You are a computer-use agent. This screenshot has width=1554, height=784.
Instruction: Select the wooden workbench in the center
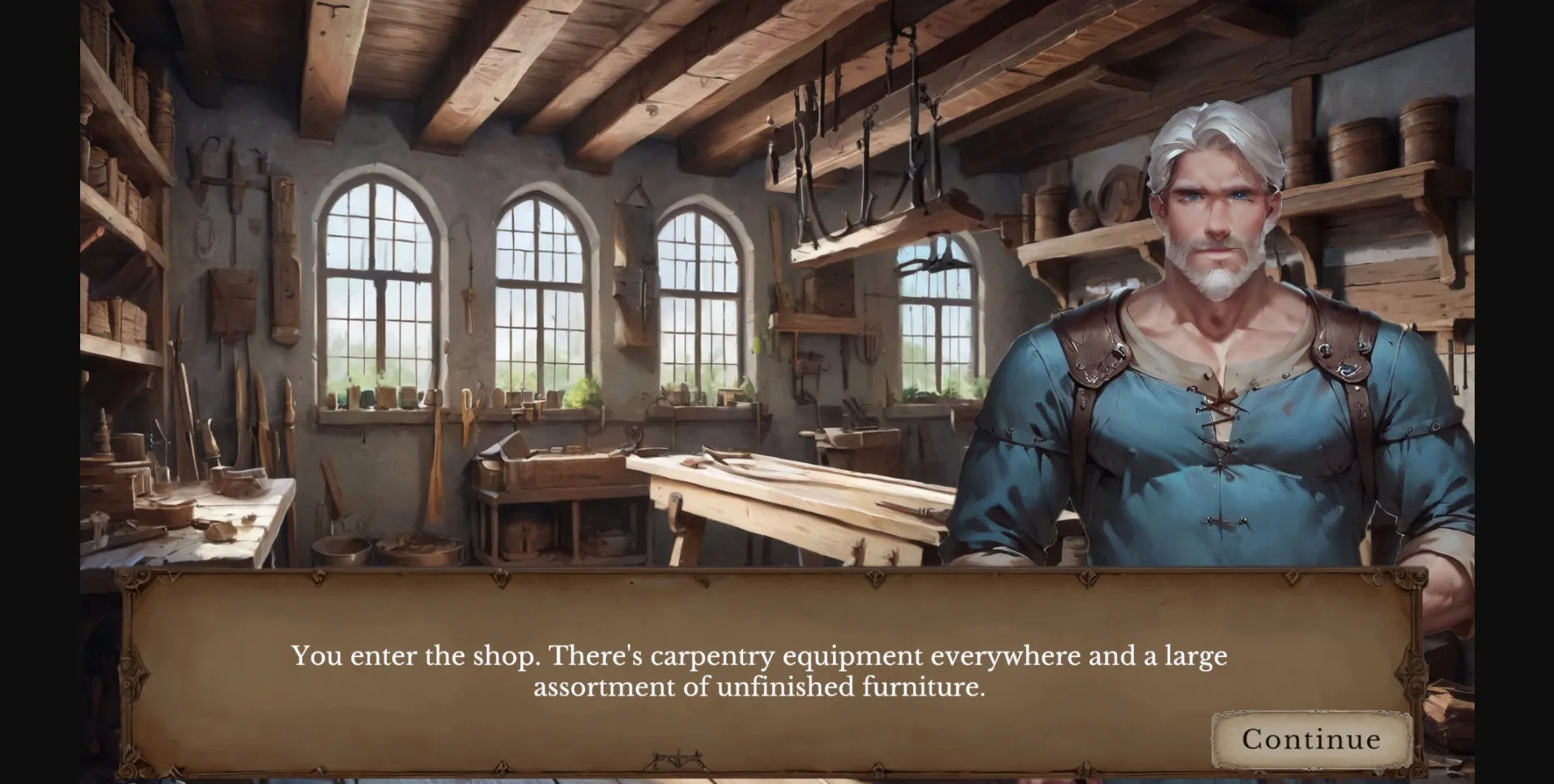769,502
